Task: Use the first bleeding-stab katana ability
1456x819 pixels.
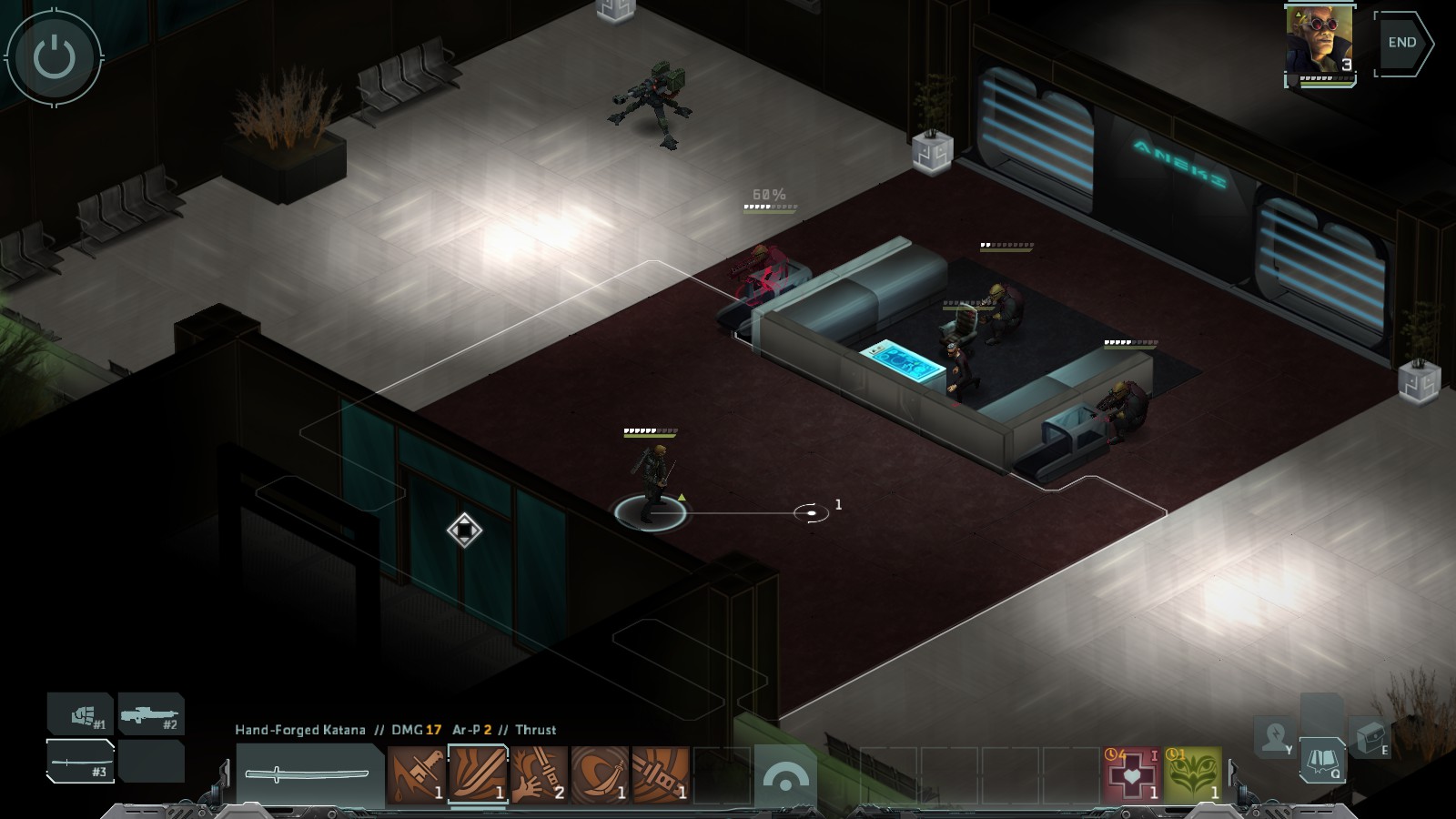Action: pyautogui.click(x=416, y=772)
